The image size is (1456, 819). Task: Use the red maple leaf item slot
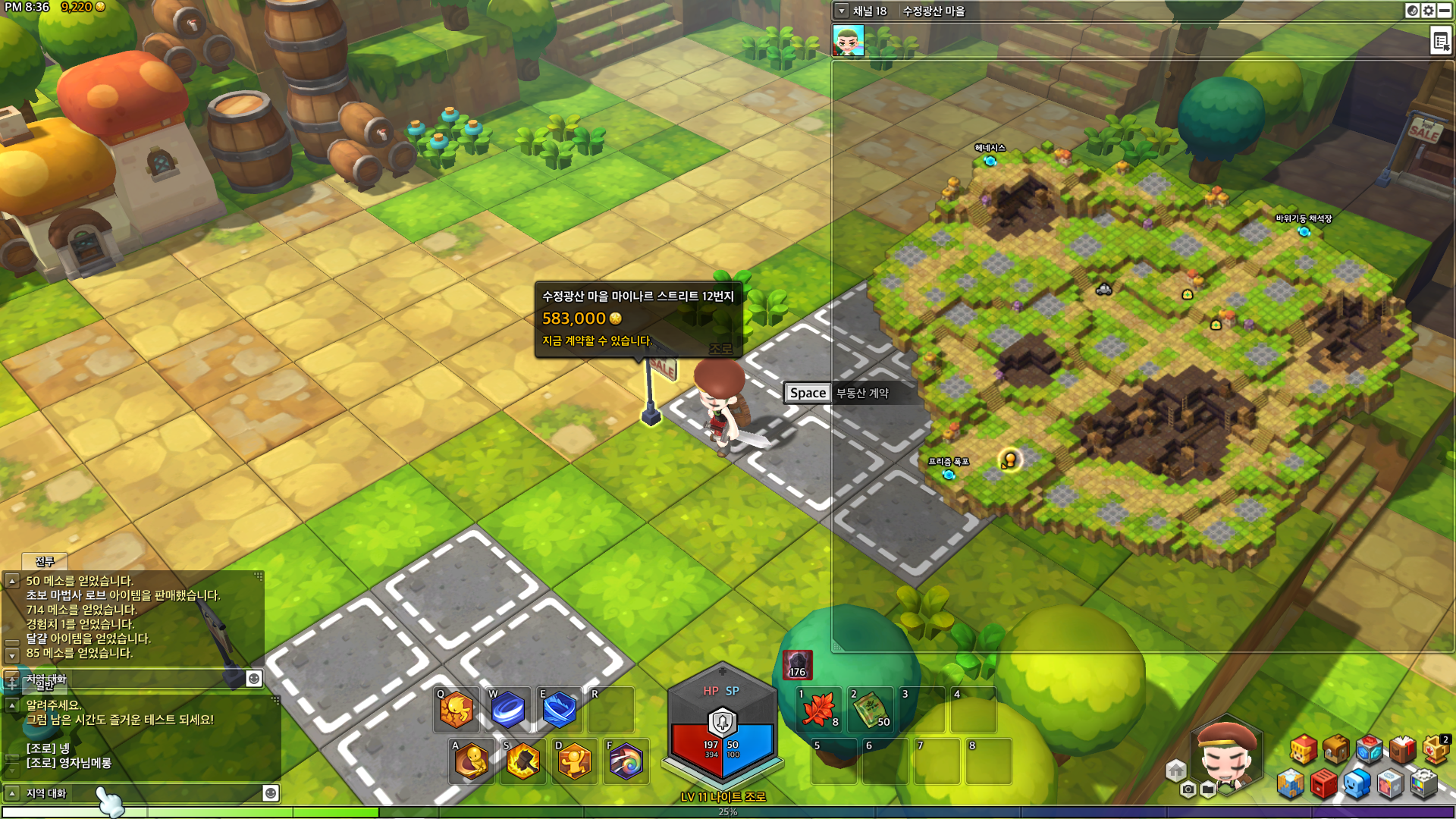(x=819, y=711)
